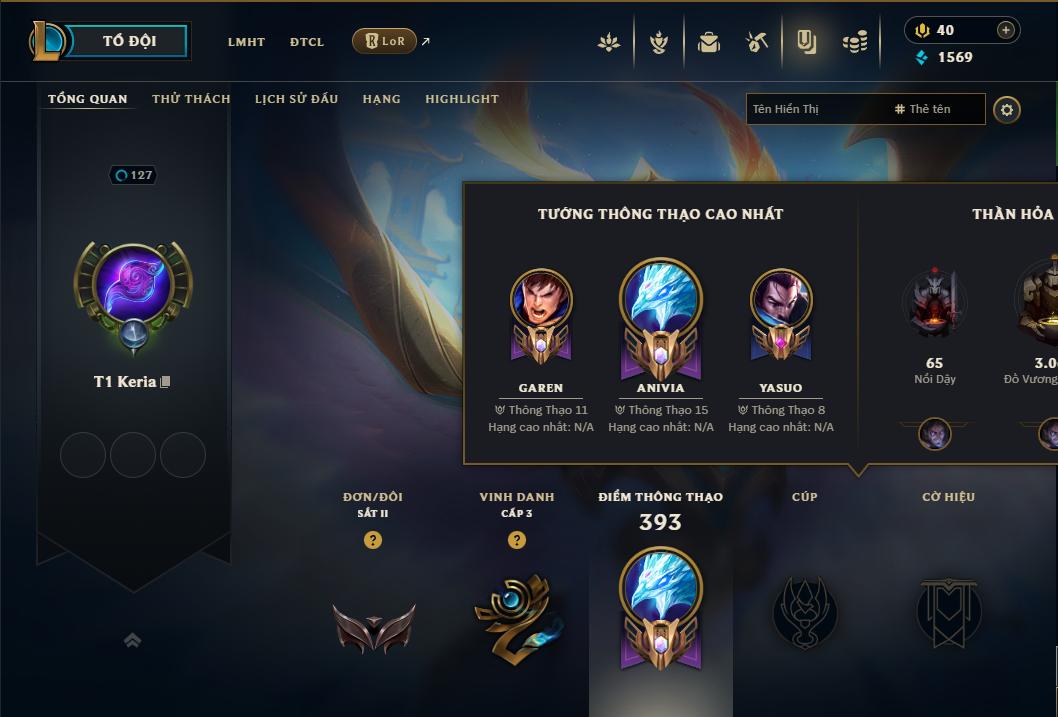Viewport: 1058px width, 717px height.
Task: Open the Cờ Hiệu banner panel
Action: coord(948,610)
